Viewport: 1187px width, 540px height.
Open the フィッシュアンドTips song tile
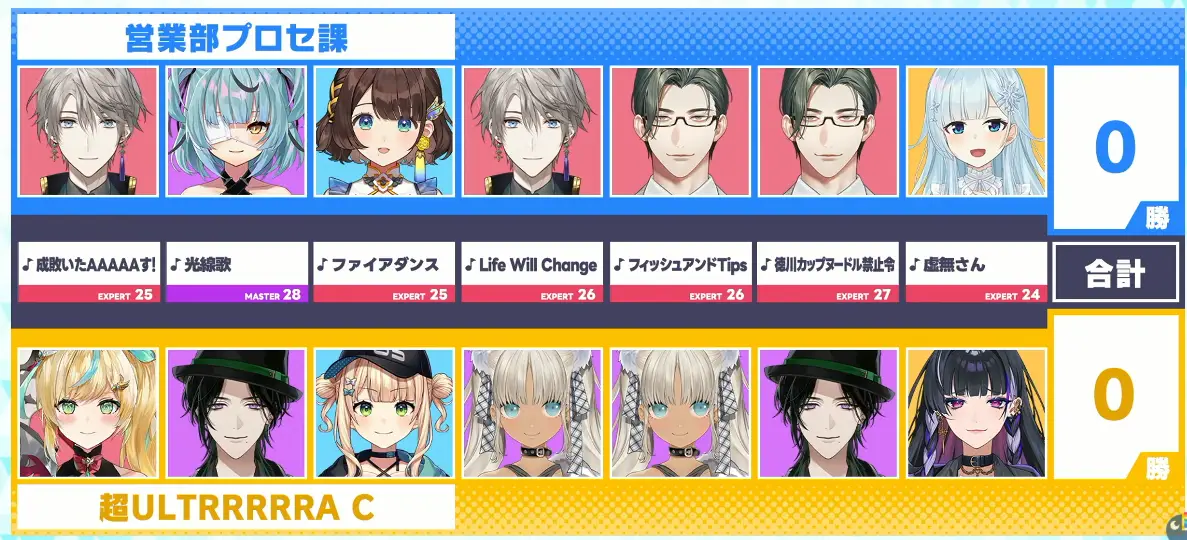[680, 272]
